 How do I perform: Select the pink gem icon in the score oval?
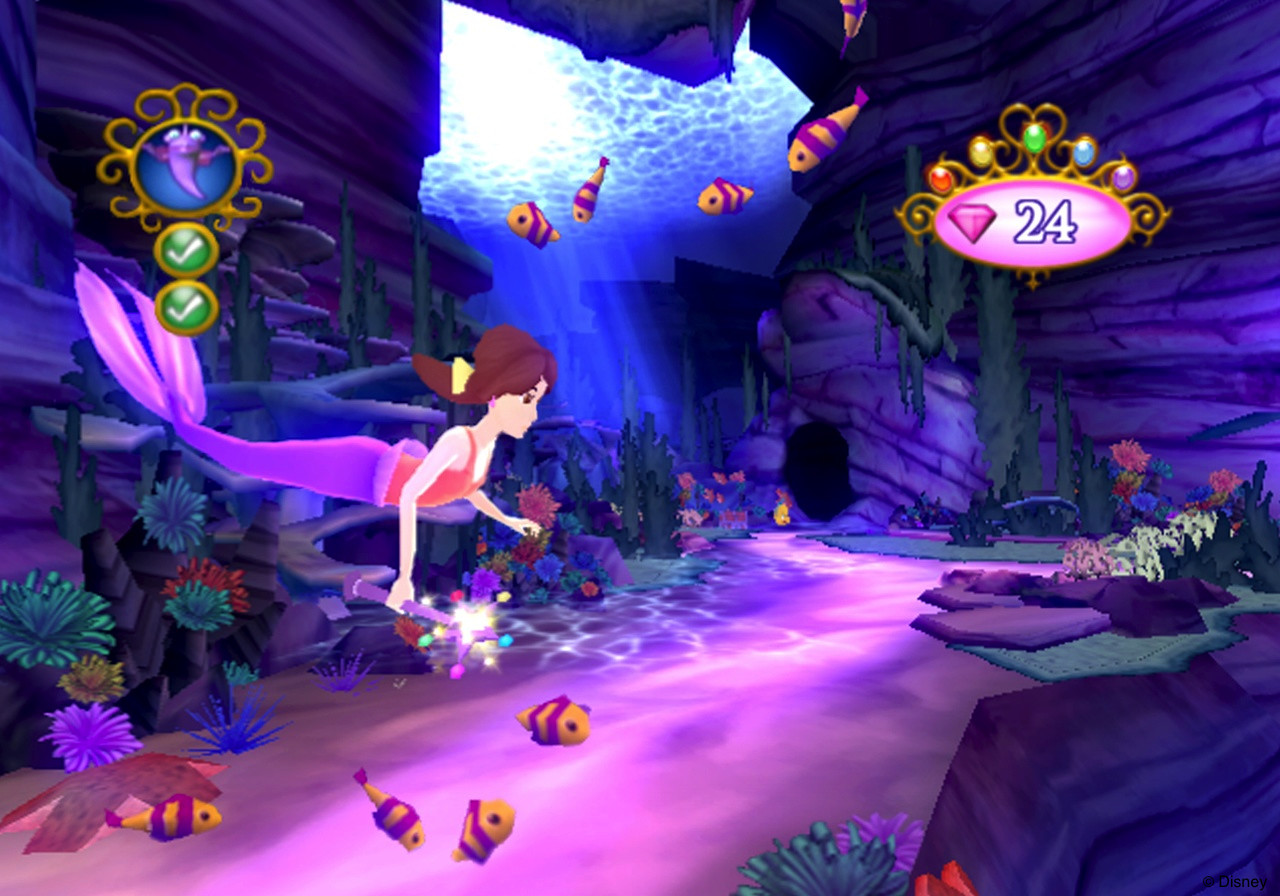974,219
